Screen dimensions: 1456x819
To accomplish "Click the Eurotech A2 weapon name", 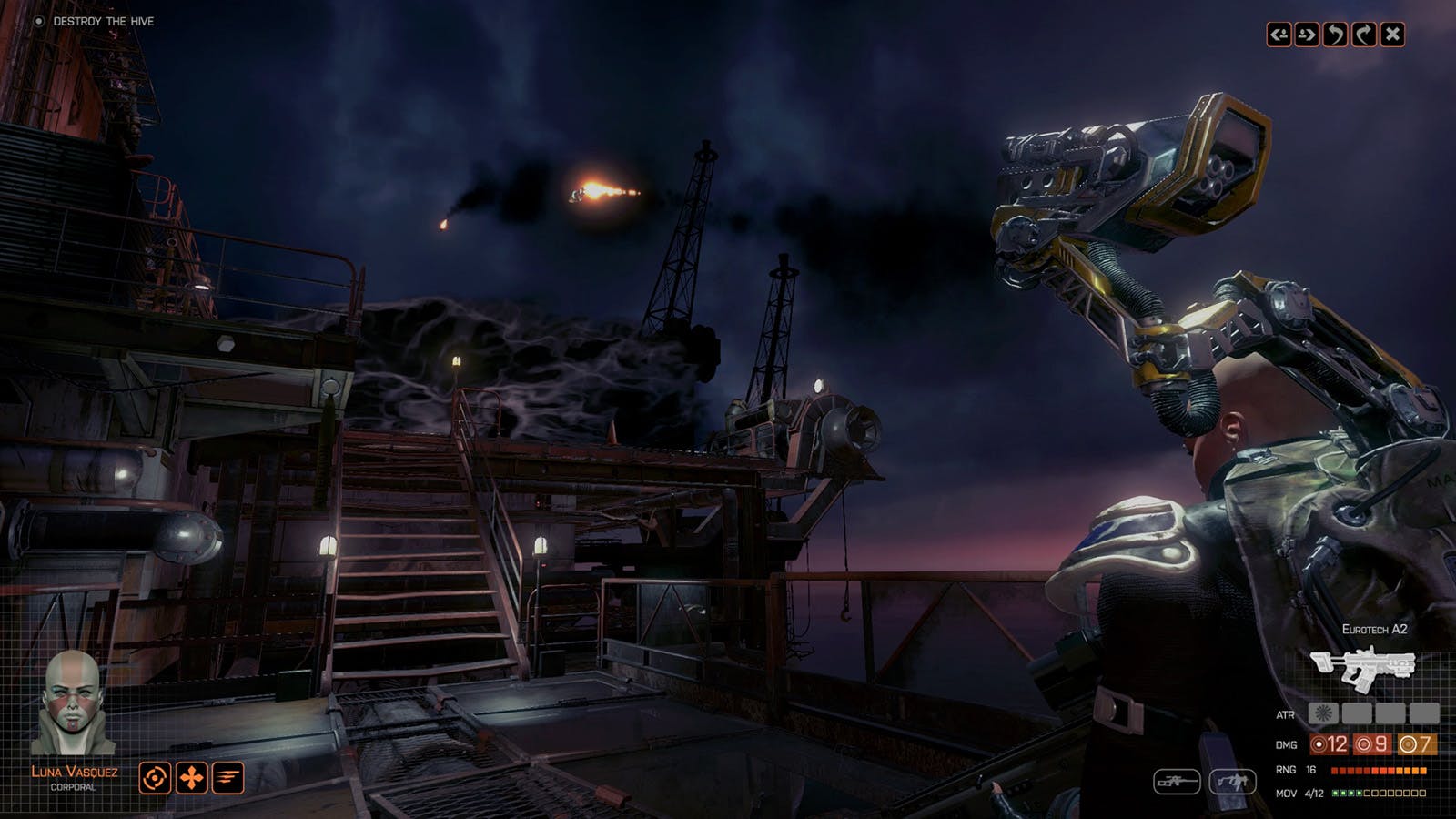I will 1374,629.
